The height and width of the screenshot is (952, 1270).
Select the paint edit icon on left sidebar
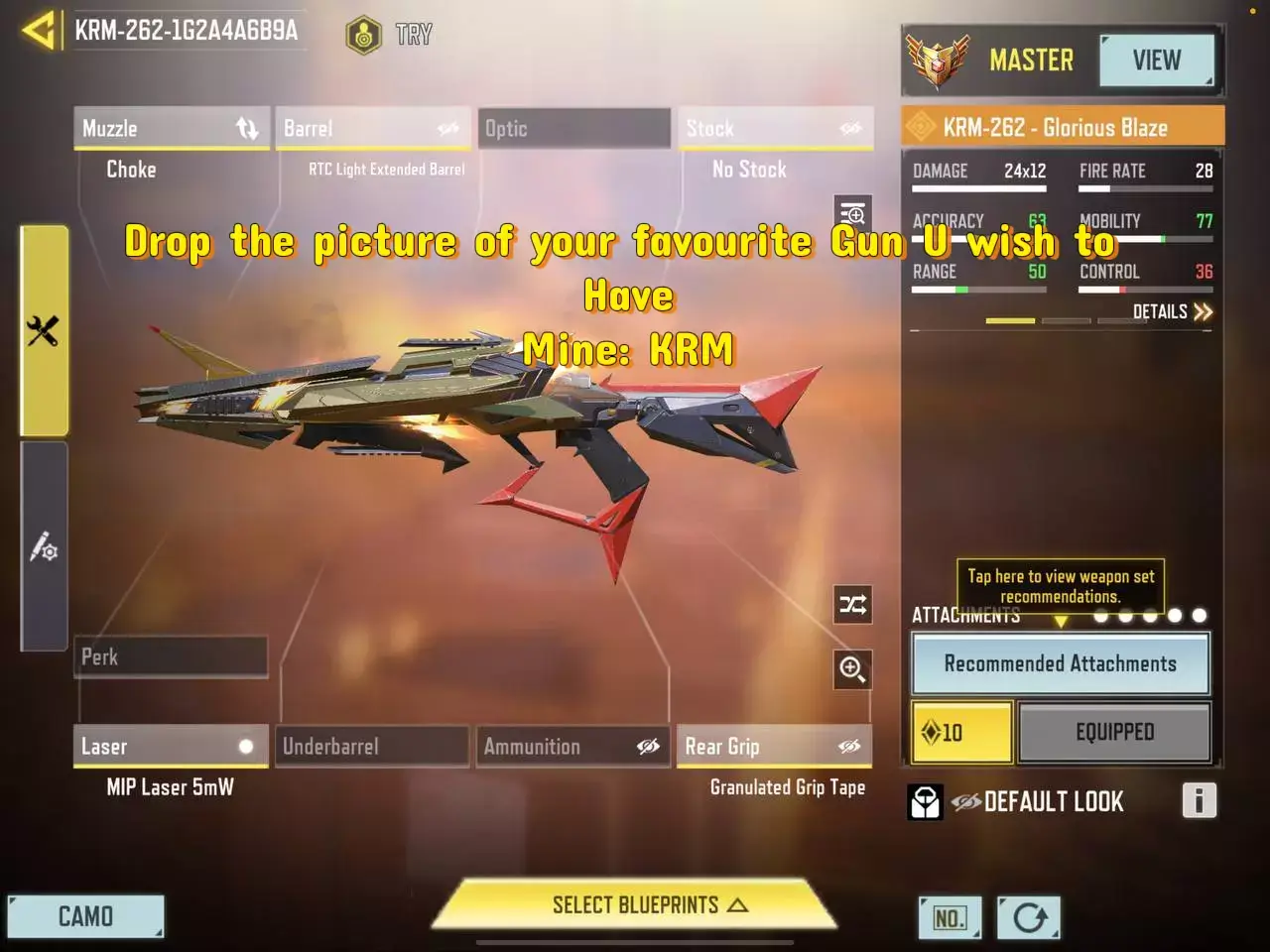(x=44, y=548)
